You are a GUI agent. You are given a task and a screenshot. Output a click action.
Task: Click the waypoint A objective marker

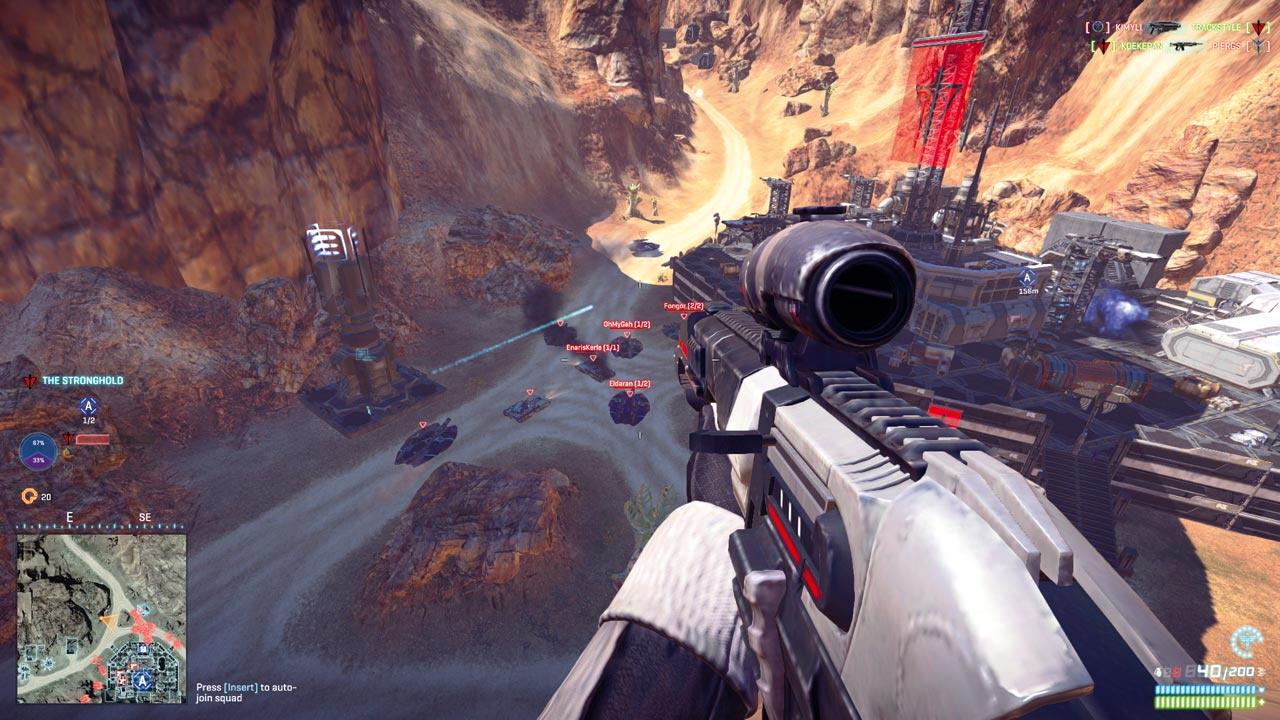point(1027,277)
